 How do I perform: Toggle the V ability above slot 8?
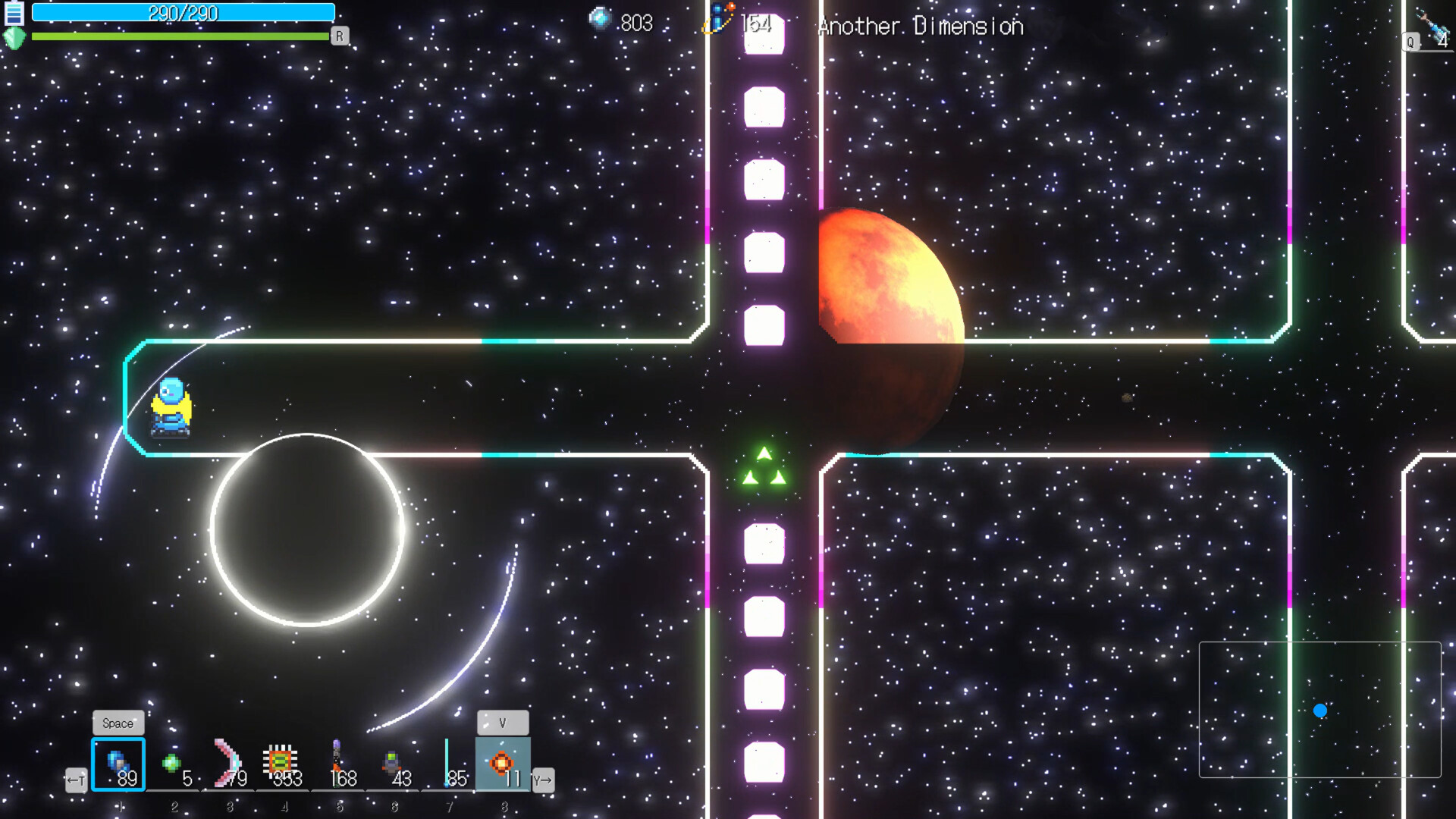coord(503,723)
